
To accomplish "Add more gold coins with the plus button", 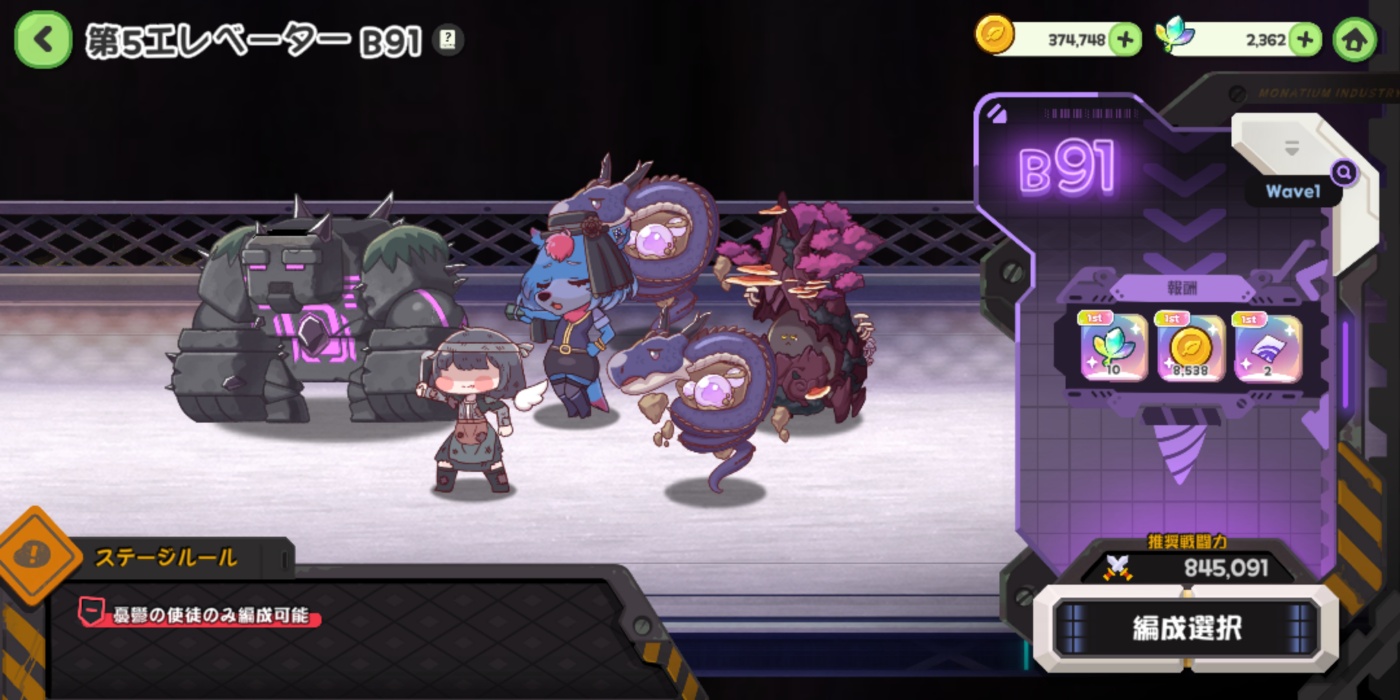I will click(1125, 39).
